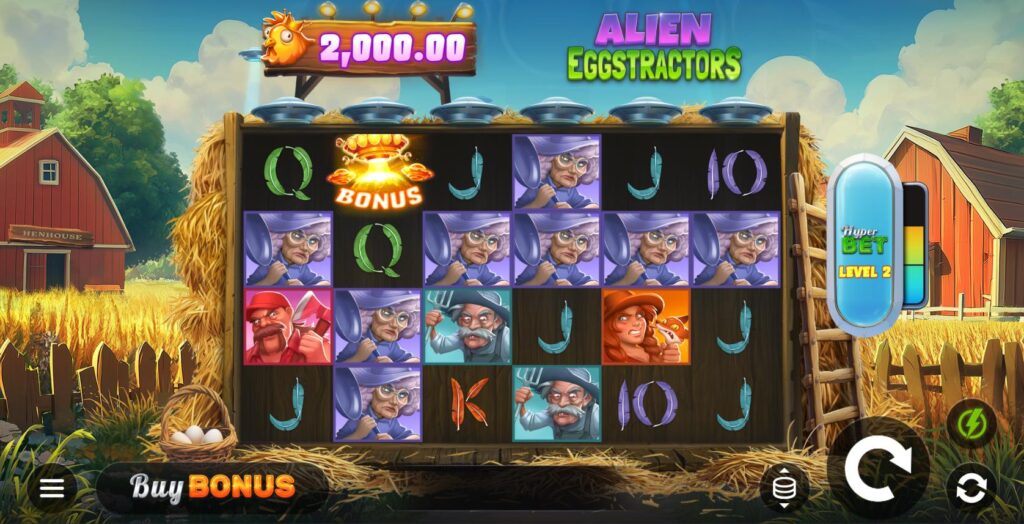The image size is (1024, 524).
Task: Open the bet amount coin selector
Action: (783, 488)
